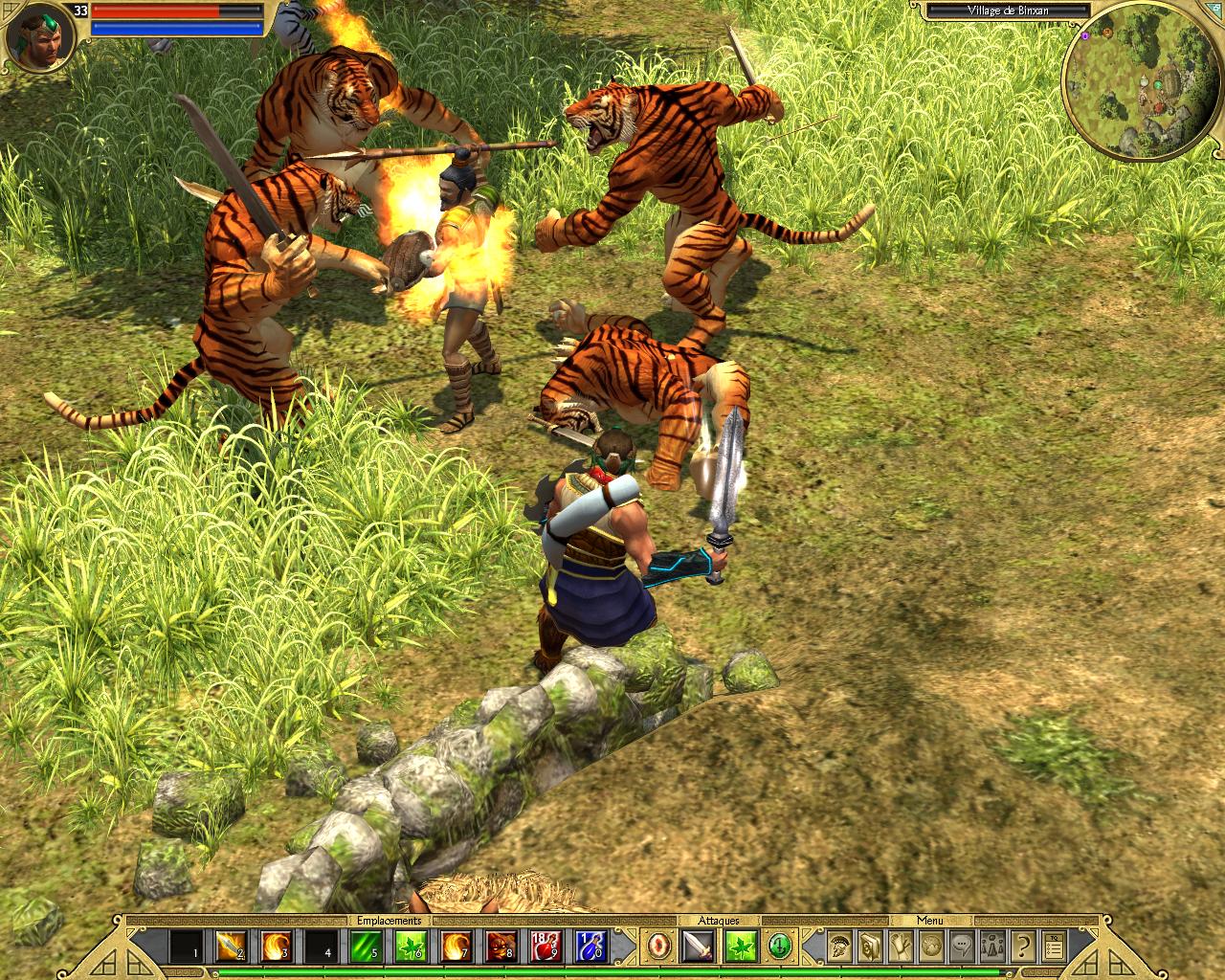Open the quest scroll menu button

(x=901, y=946)
